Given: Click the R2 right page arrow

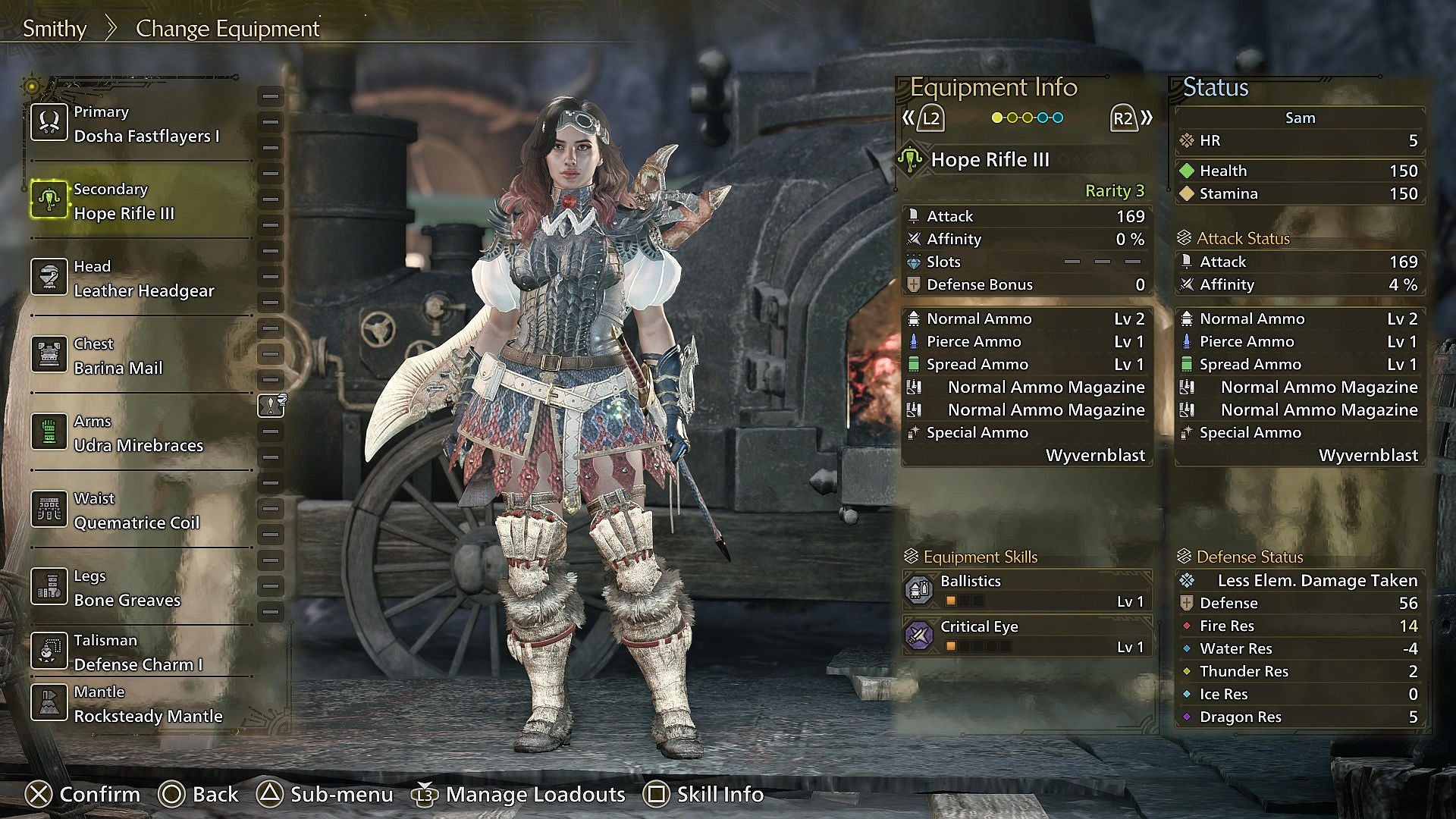Looking at the screenshot, I should [x=1122, y=118].
